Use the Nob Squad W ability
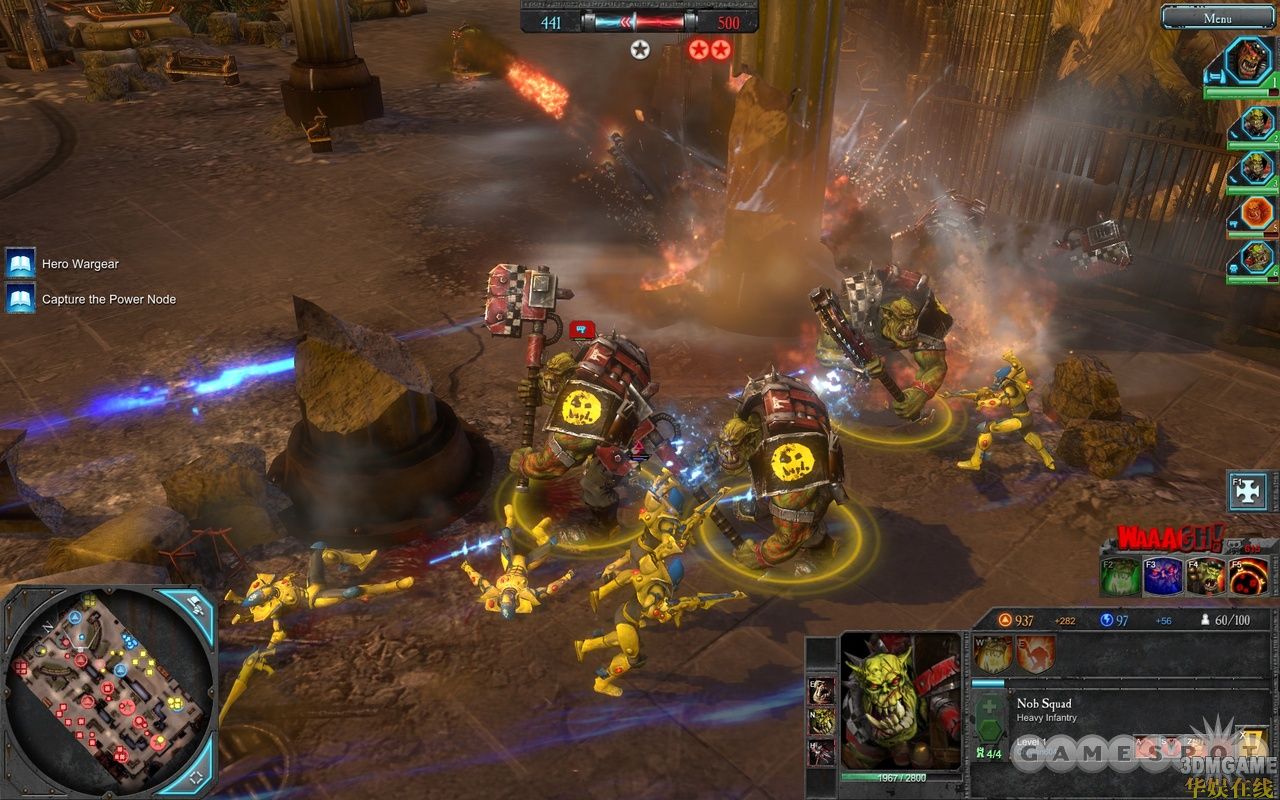The image size is (1280, 800). point(994,654)
